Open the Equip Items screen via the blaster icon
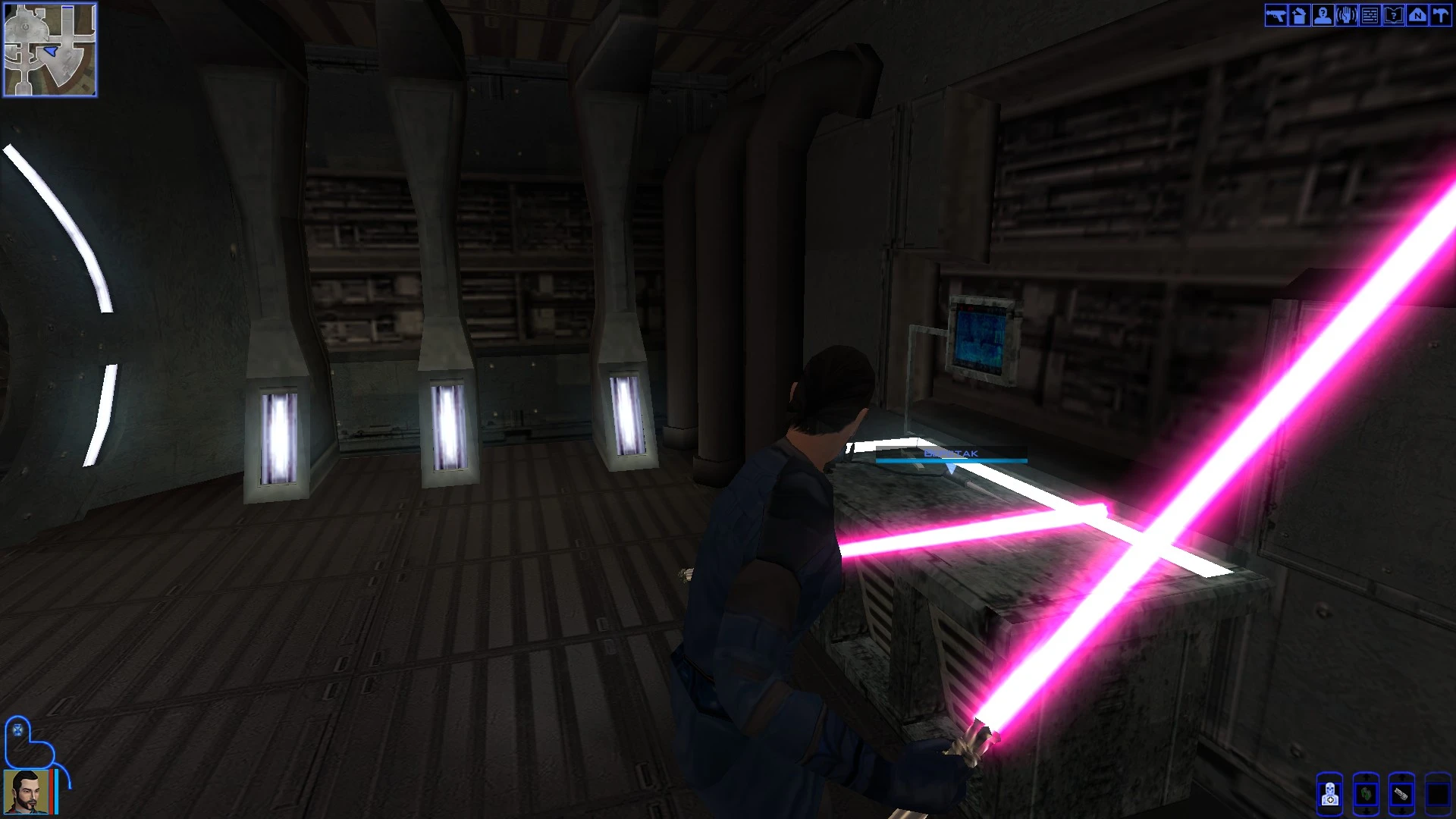 click(x=1276, y=17)
